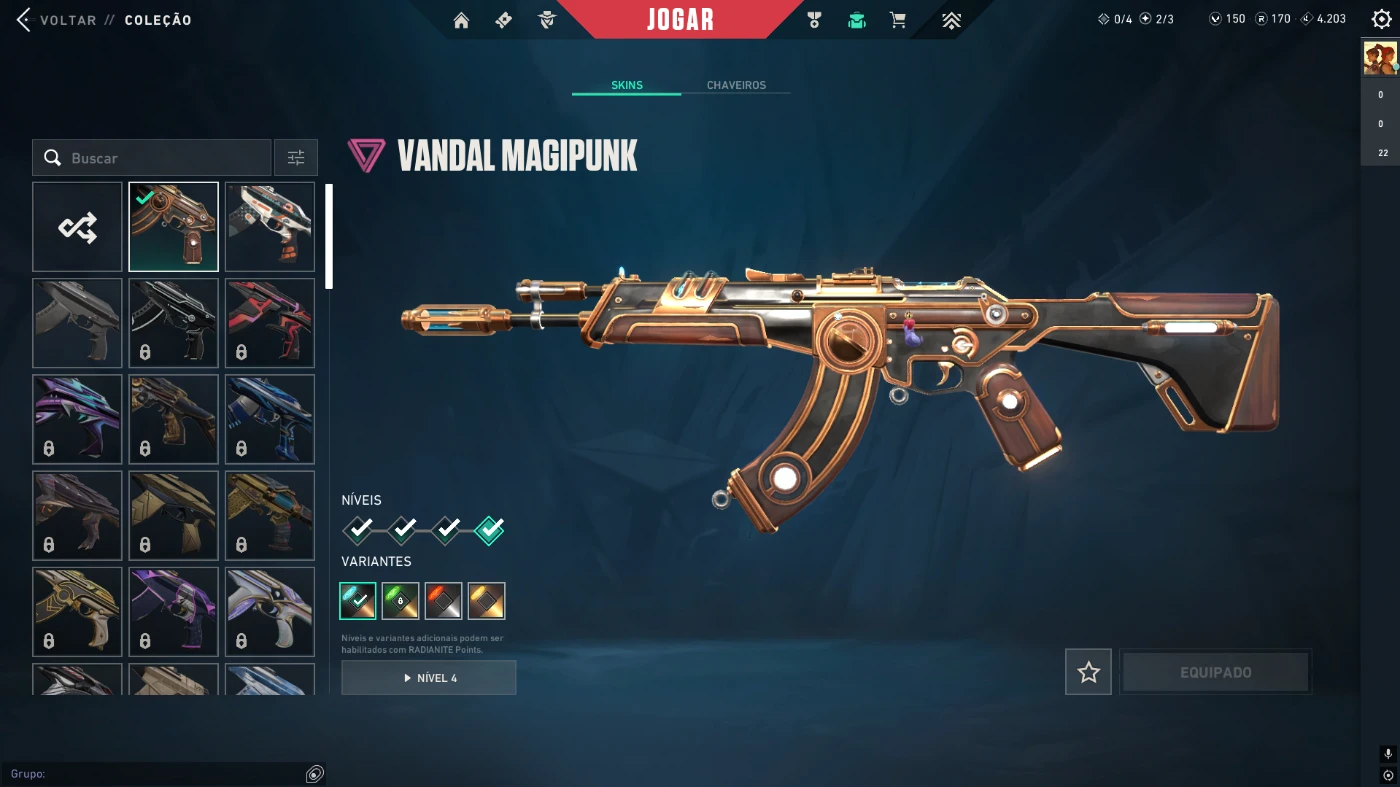The width and height of the screenshot is (1400, 787).
Task: Pick the red and black locked Vandal skin
Action: [270, 323]
